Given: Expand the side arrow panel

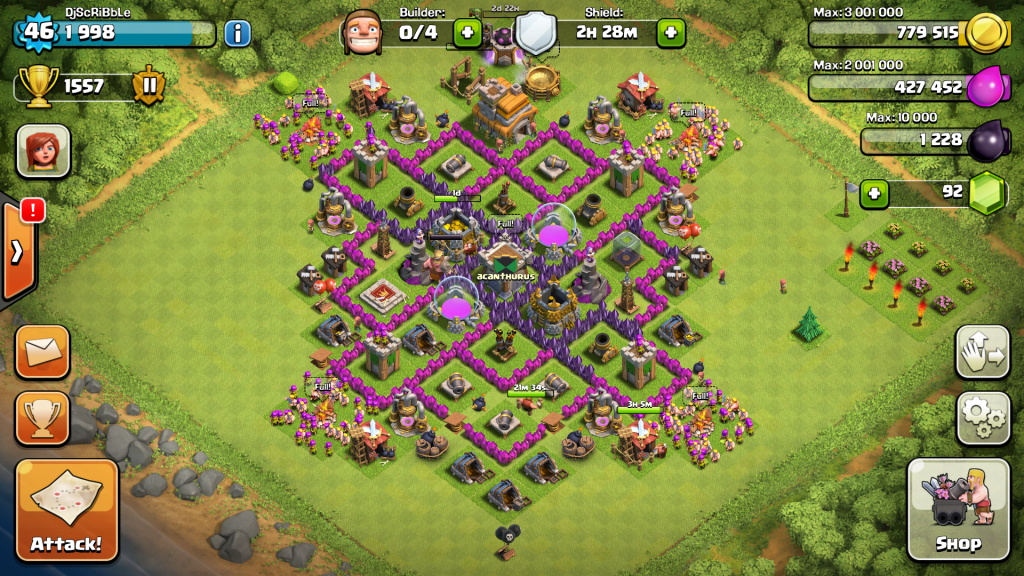Looking at the screenshot, I should click(18, 251).
